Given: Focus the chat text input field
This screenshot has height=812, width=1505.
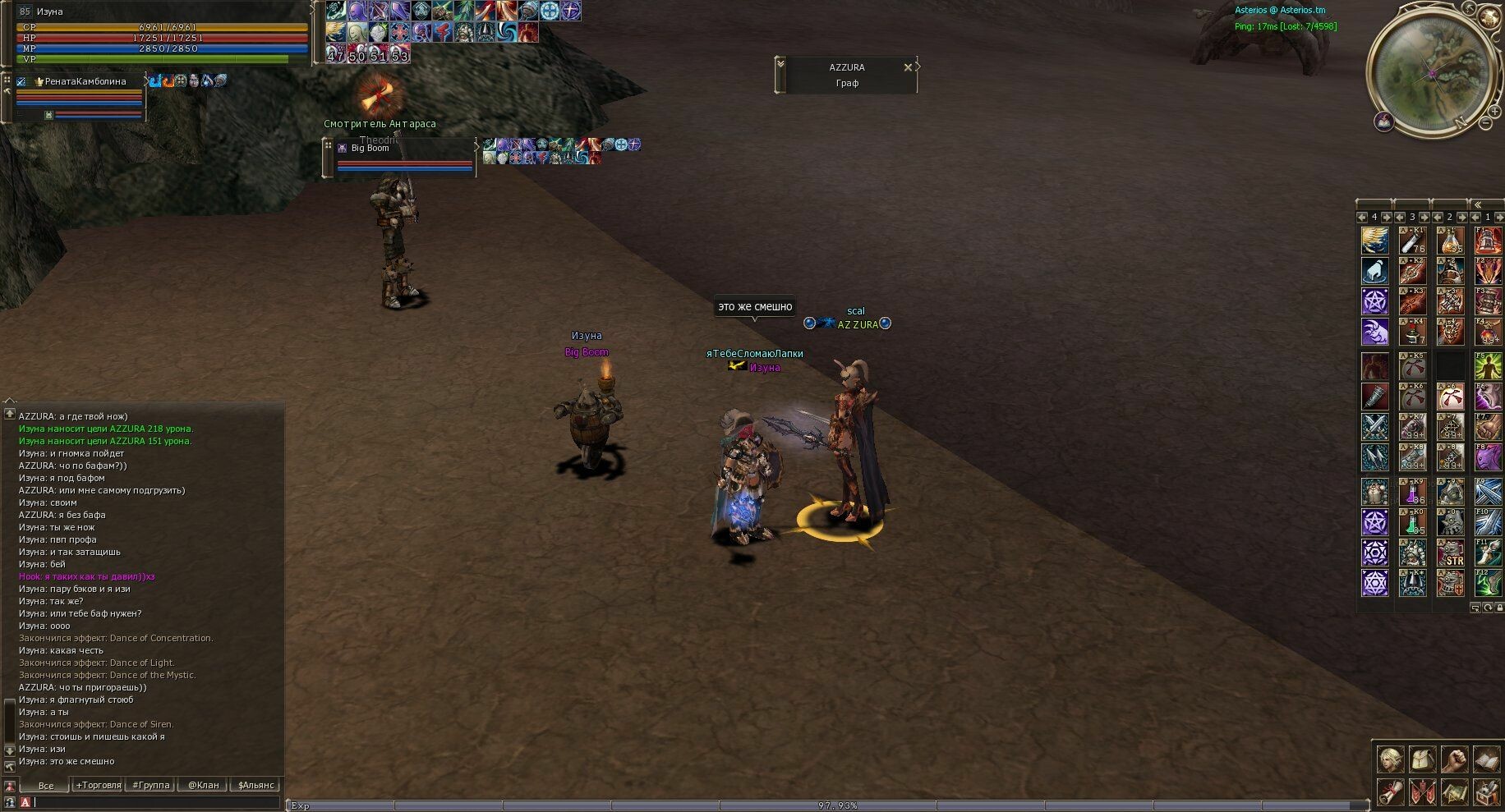Looking at the screenshot, I should pos(156,802).
